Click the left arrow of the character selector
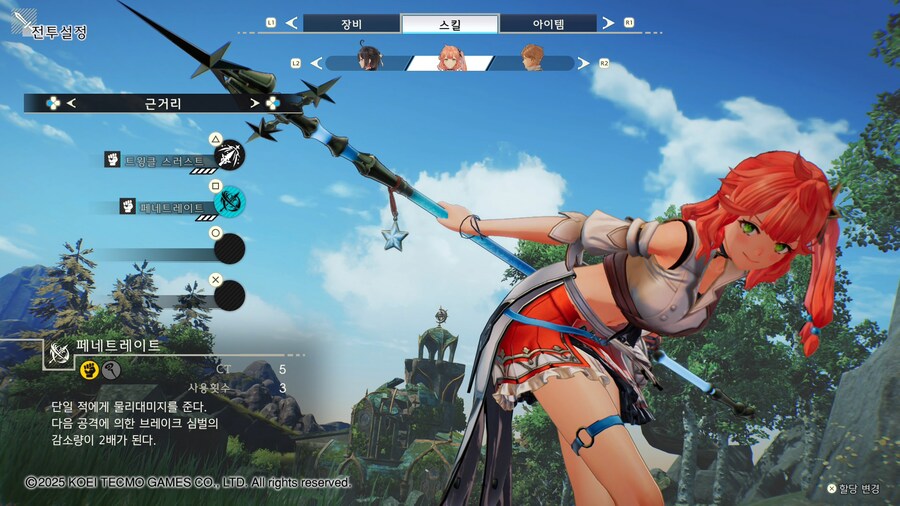 pos(315,63)
